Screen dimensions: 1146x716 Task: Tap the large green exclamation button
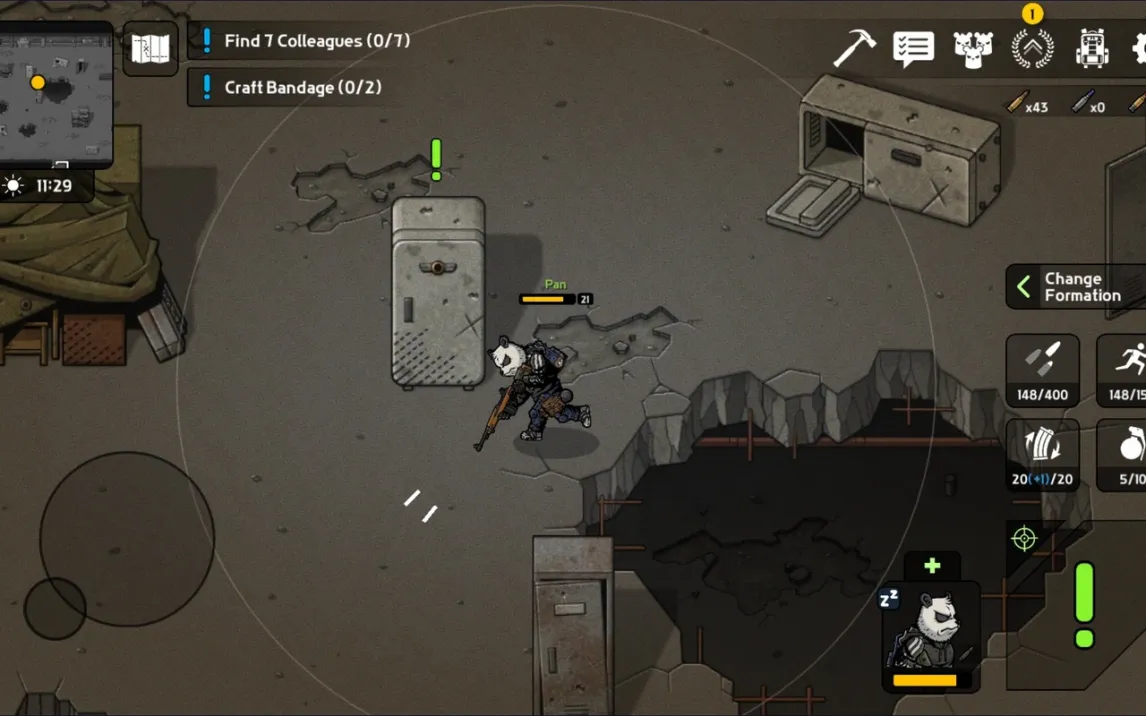[1084, 605]
